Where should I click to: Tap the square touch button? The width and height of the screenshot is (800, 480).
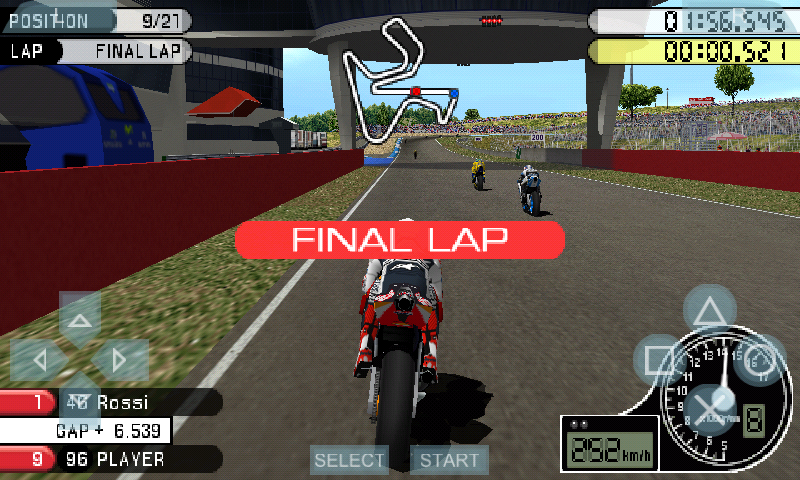[660, 360]
